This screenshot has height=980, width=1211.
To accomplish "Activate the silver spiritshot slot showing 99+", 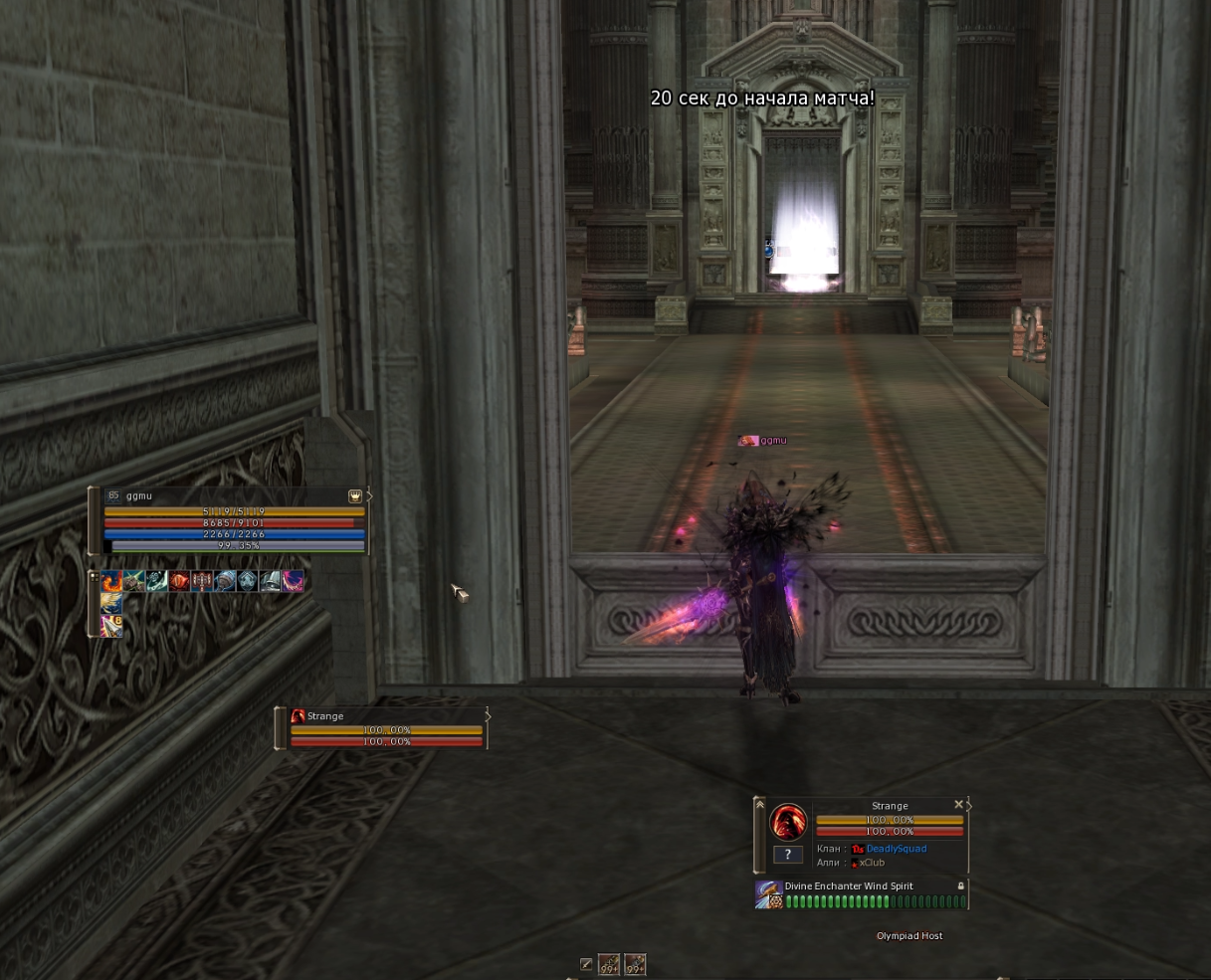I will (x=635, y=964).
